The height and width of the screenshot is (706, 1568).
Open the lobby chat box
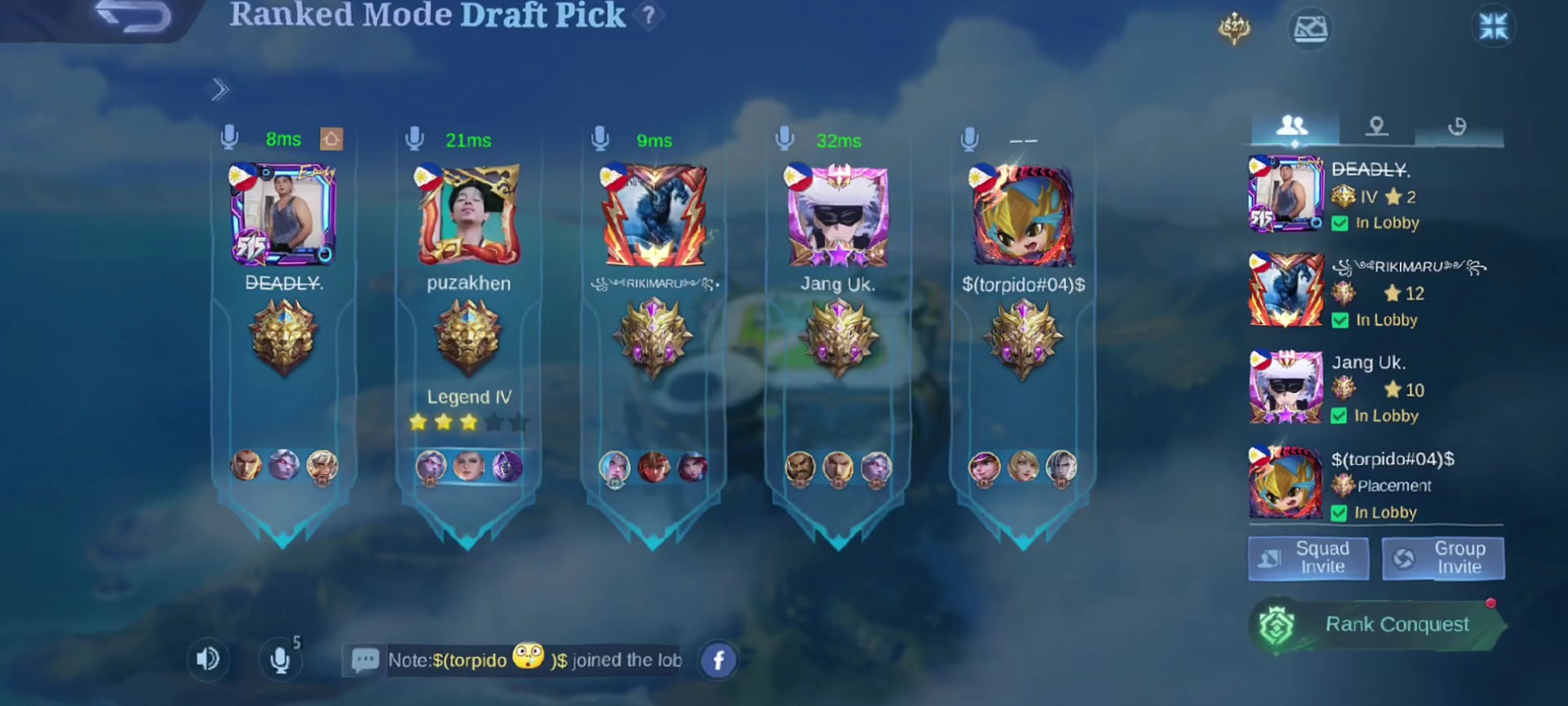(x=514, y=660)
